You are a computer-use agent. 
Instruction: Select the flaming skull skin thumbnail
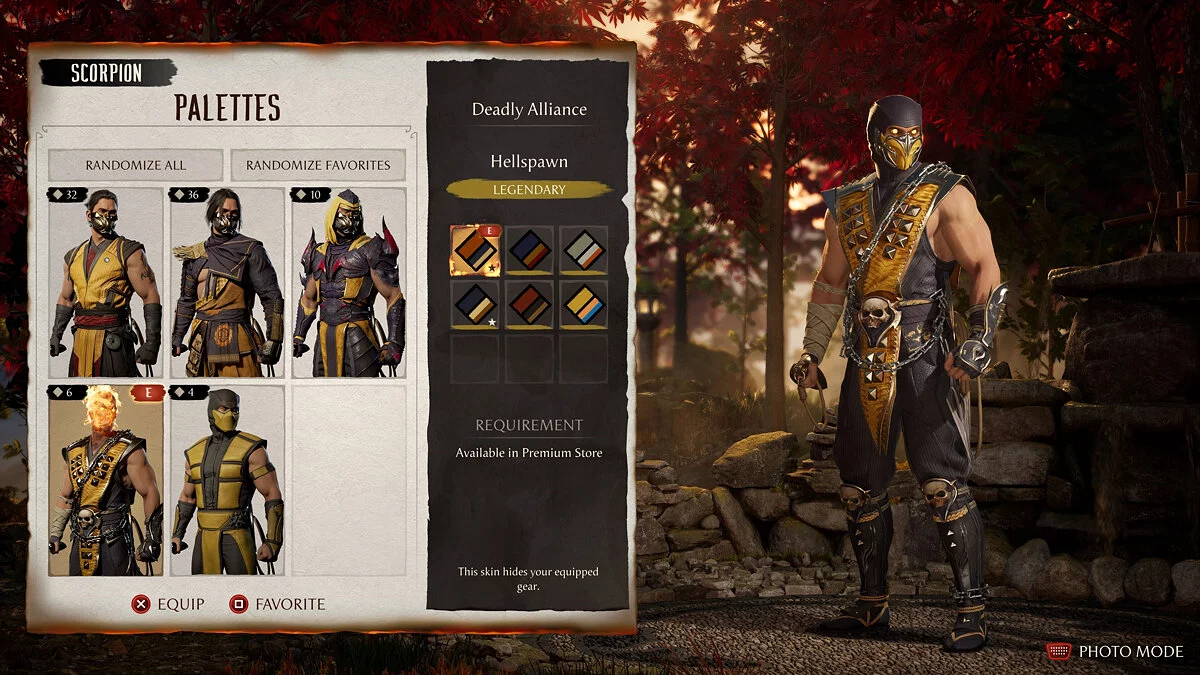[106, 482]
